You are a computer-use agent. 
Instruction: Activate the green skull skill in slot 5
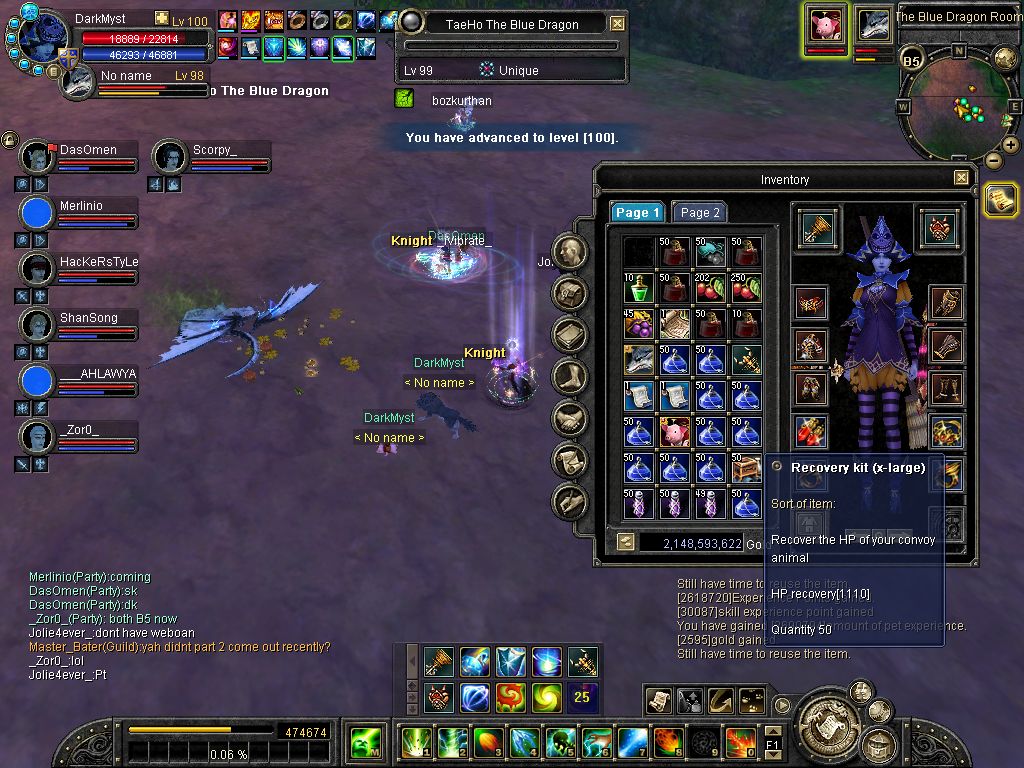pyautogui.click(x=560, y=743)
